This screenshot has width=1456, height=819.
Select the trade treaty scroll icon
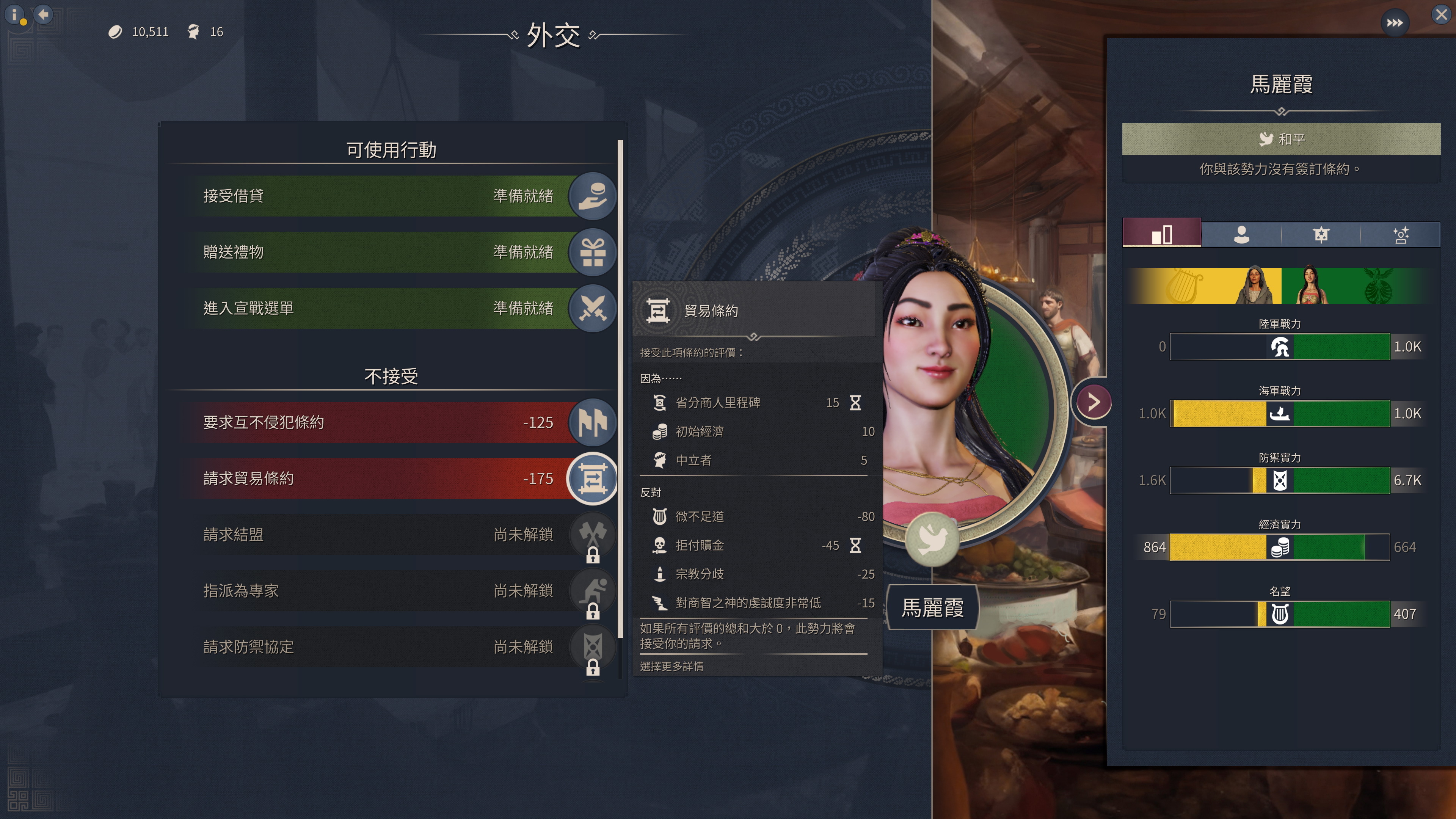[x=592, y=478]
